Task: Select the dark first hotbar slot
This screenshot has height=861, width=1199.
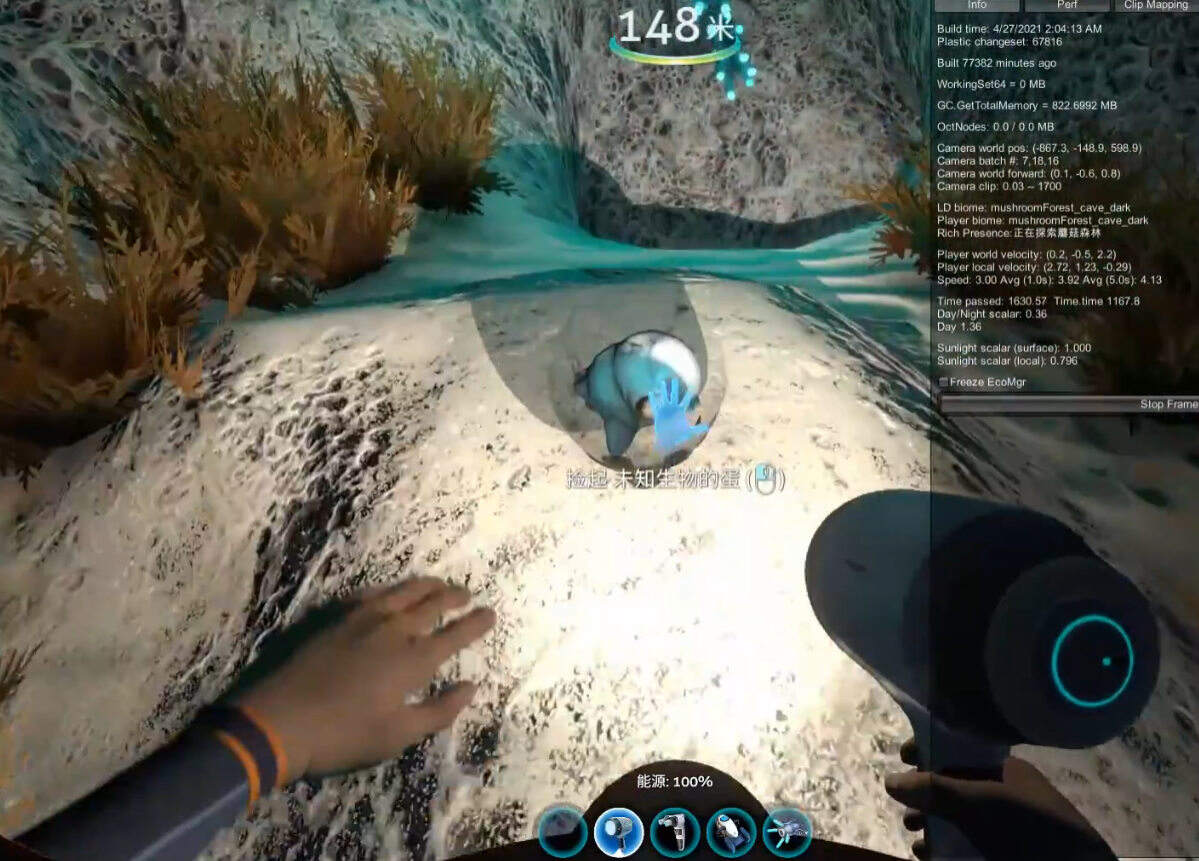Action: click(x=563, y=831)
